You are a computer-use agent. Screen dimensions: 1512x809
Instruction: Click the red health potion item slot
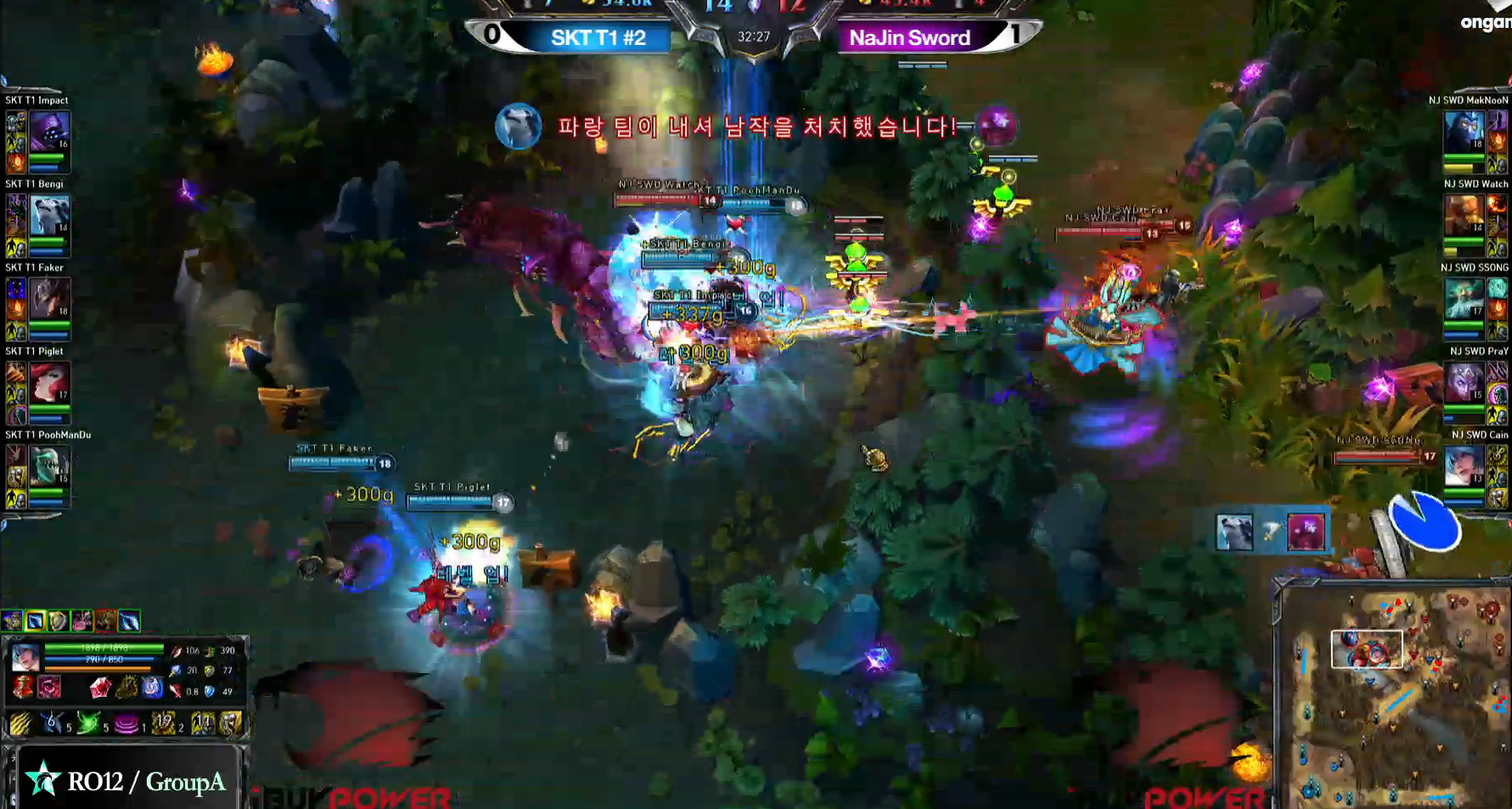point(23,687)
